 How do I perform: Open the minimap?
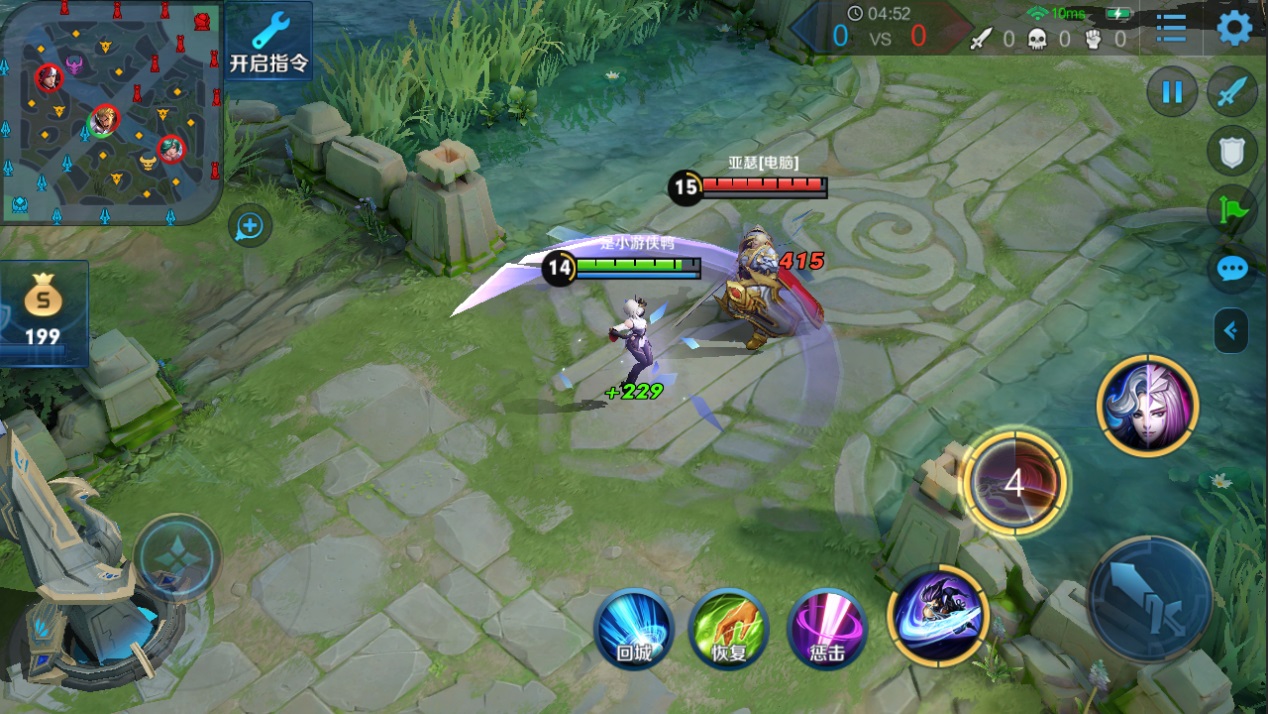110,112
